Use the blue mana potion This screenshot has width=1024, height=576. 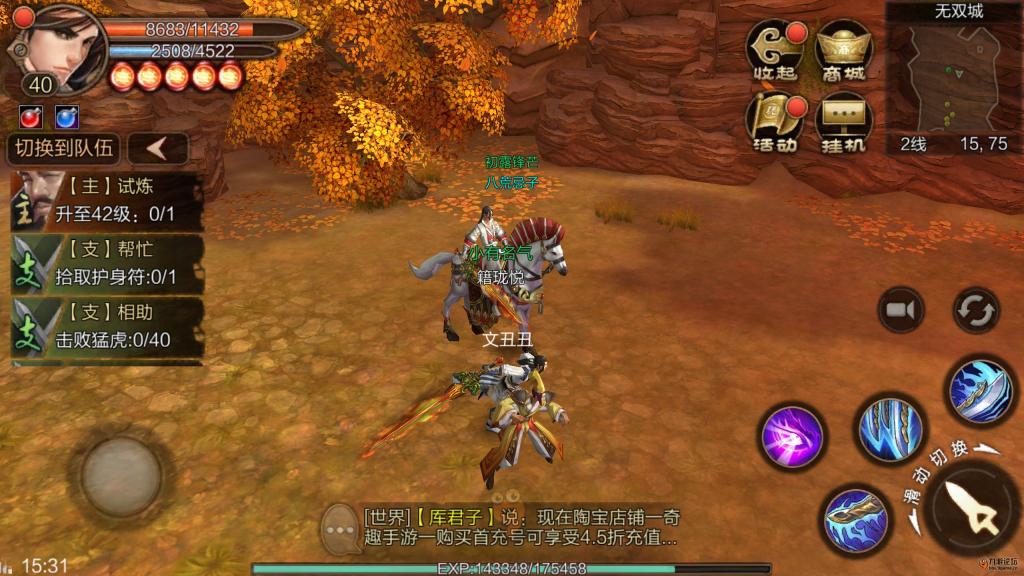pyautogui.click(x=67, y=116)
